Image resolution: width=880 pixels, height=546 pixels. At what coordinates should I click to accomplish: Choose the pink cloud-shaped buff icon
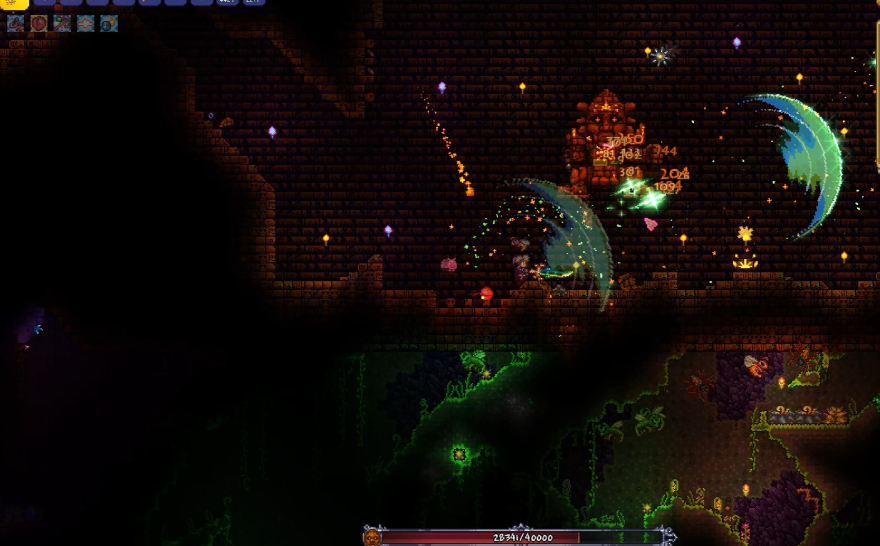pyautogui.click(x=86, y=23)
